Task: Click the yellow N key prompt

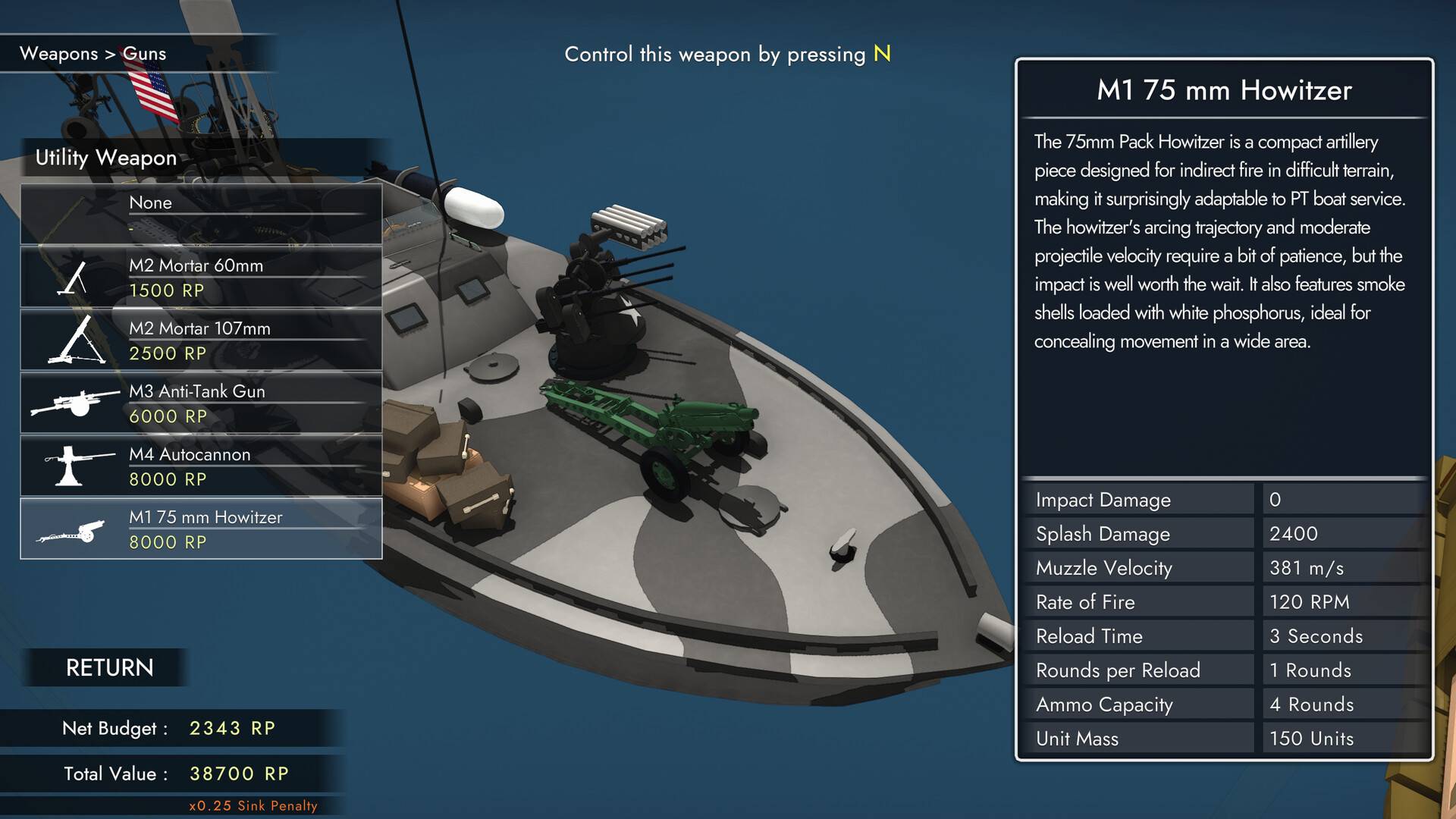Action: 881,54
